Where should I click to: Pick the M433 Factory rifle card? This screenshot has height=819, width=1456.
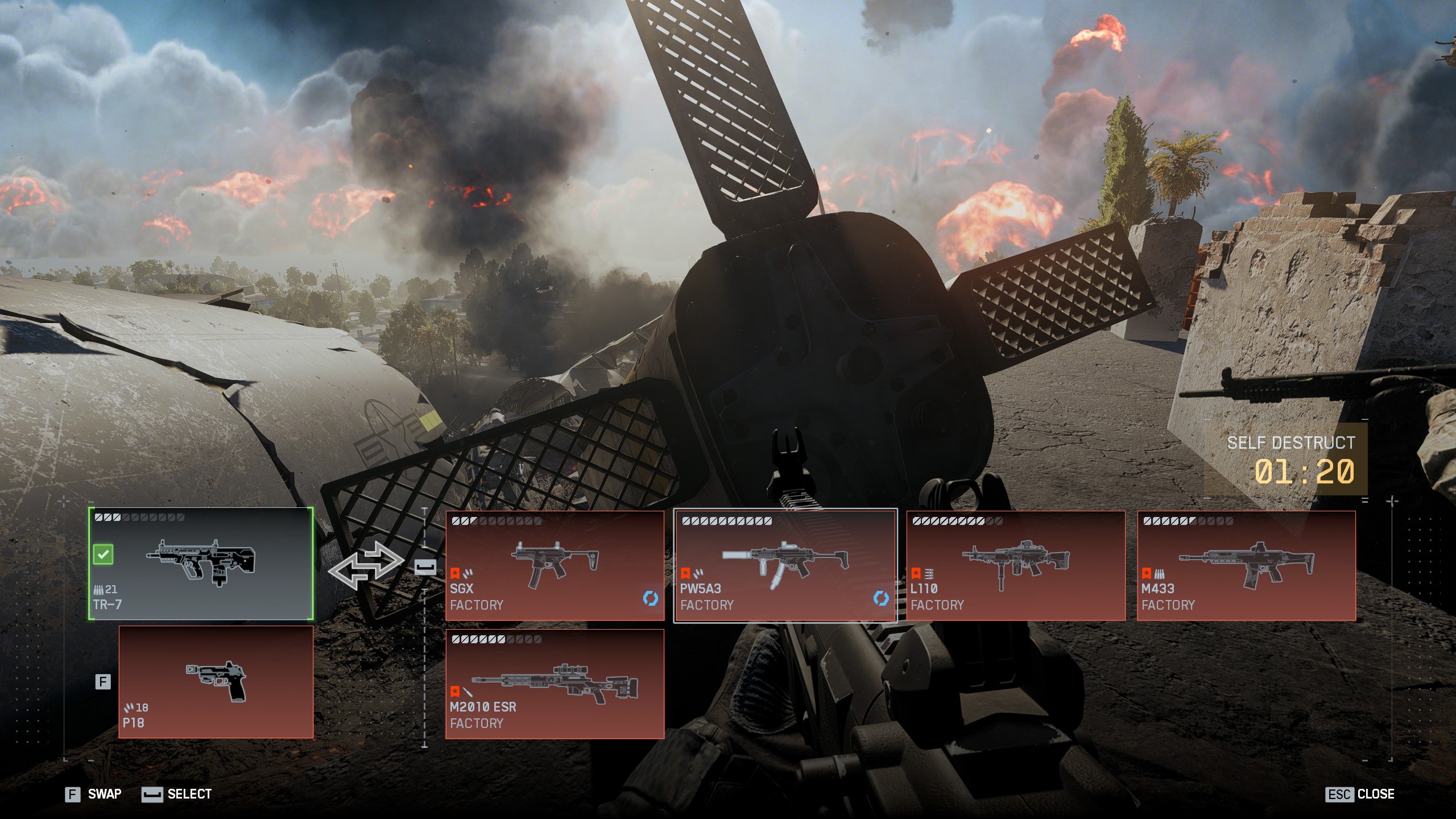point(1246,565)
